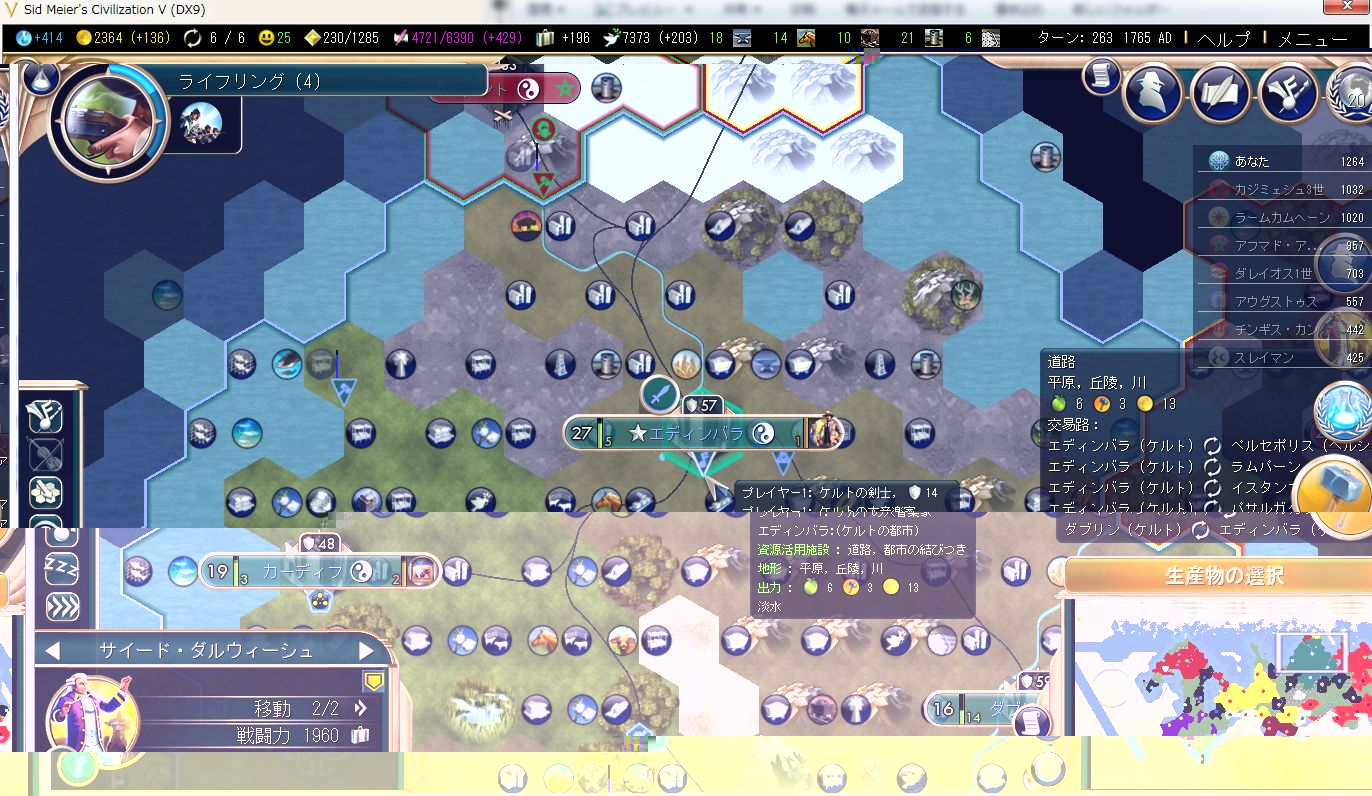The width and height of the screenshot is (1372, 796).
Task: Click the sleep Zzz unit action
Action: (62, 569)
